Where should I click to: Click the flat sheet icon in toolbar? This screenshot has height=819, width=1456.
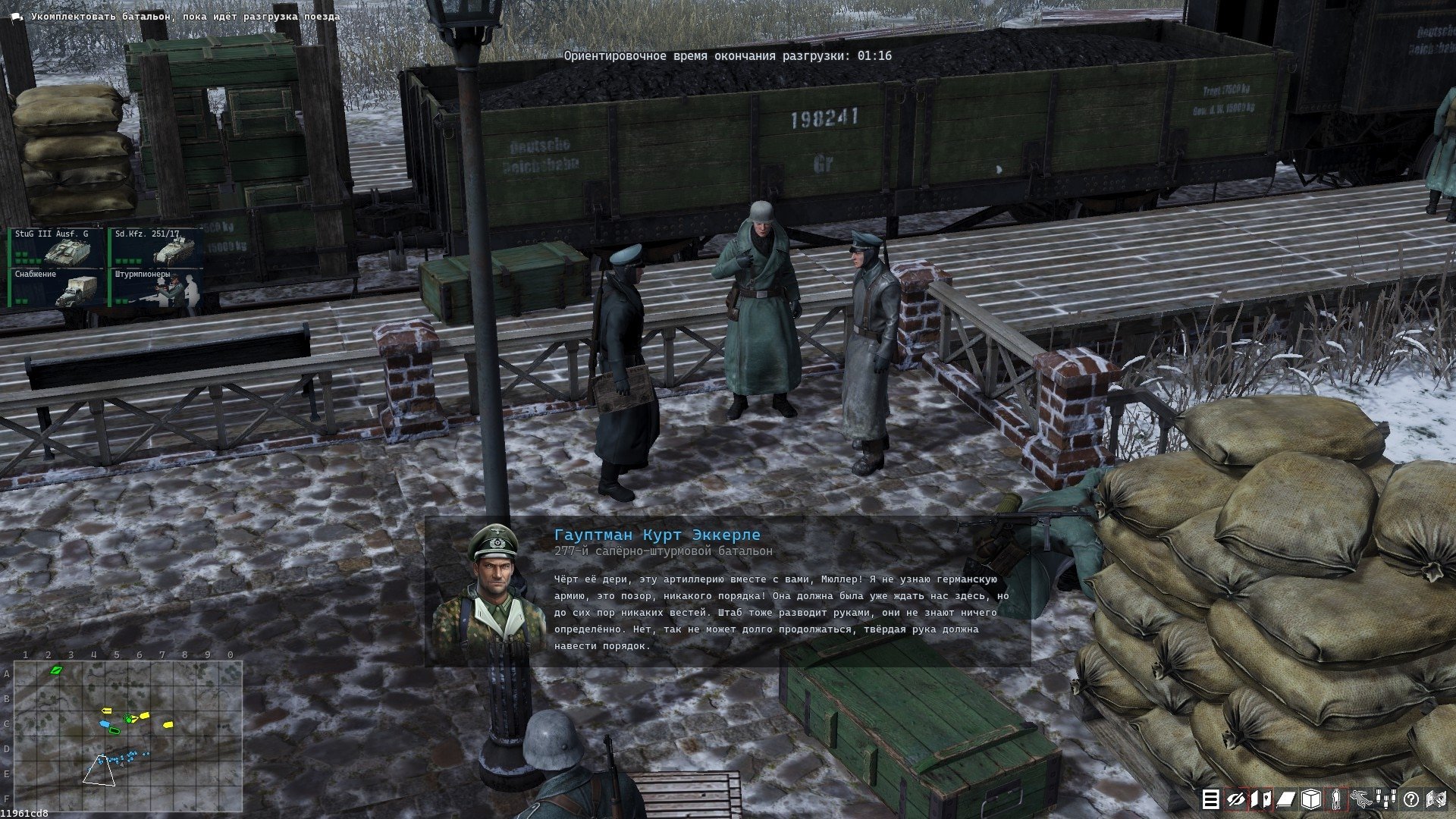tap(1286, 799)
